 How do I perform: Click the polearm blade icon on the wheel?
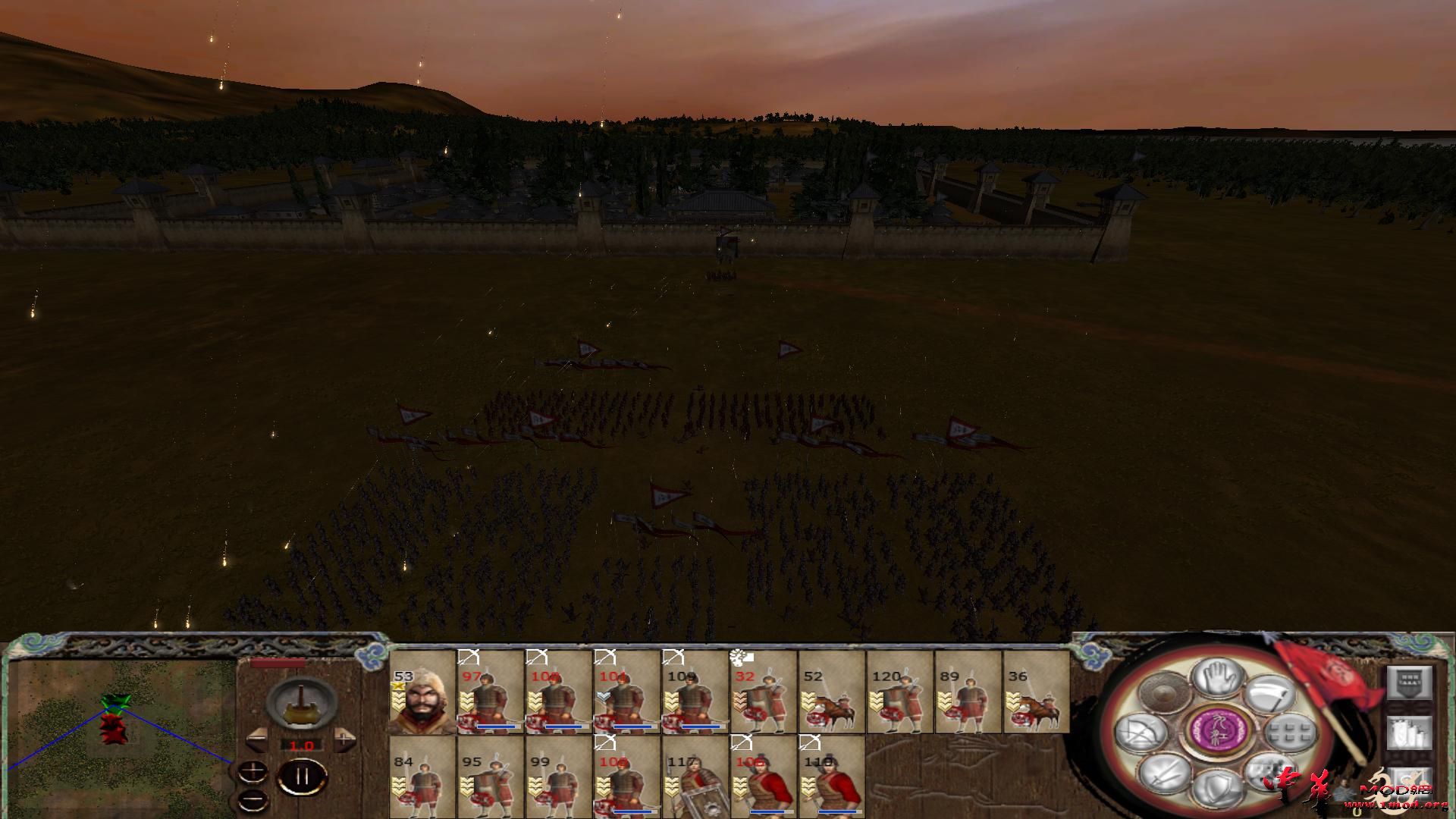tap(1270, 695)
